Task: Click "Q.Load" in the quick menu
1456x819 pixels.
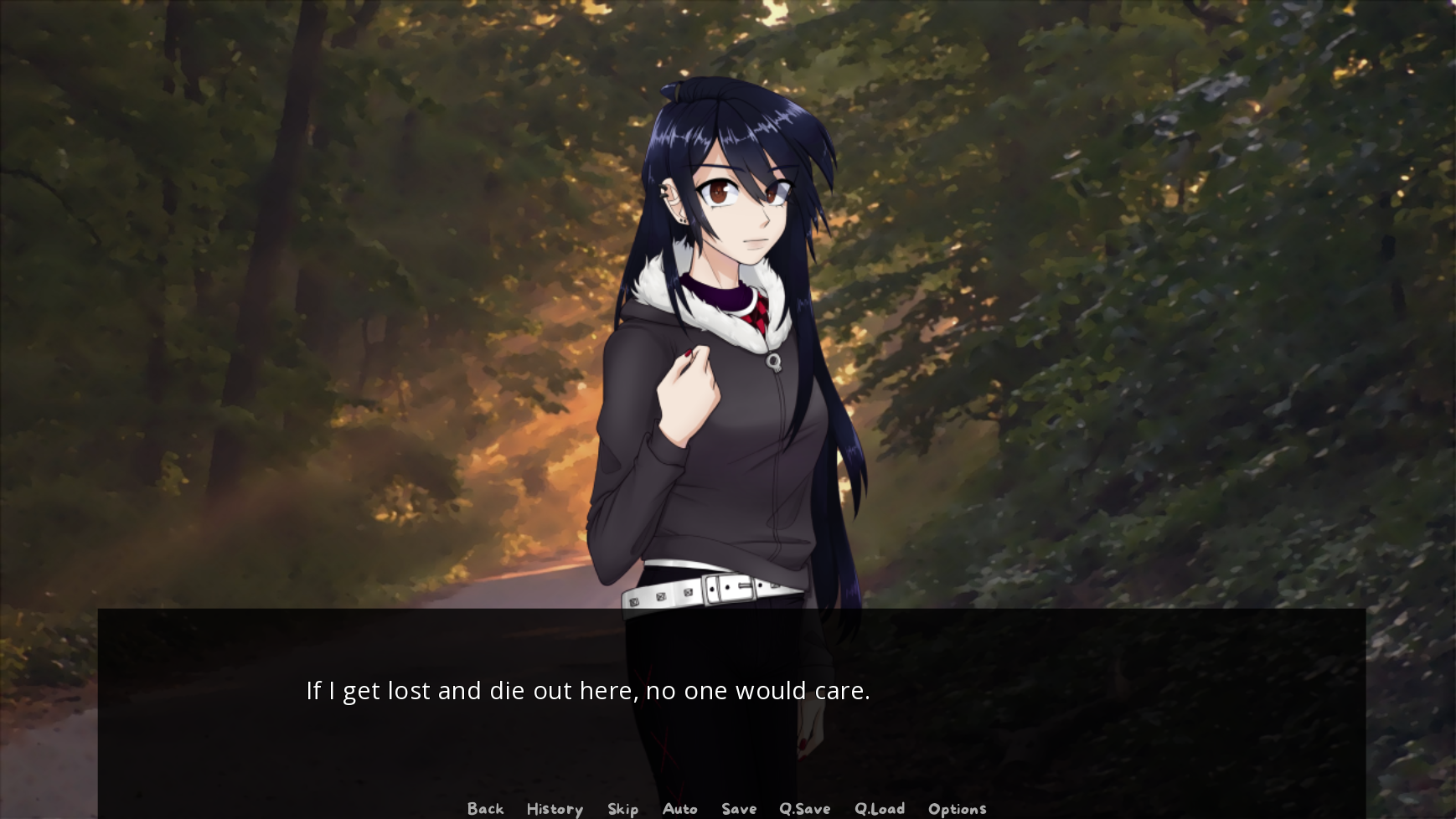Action: [x=880, y=808]
